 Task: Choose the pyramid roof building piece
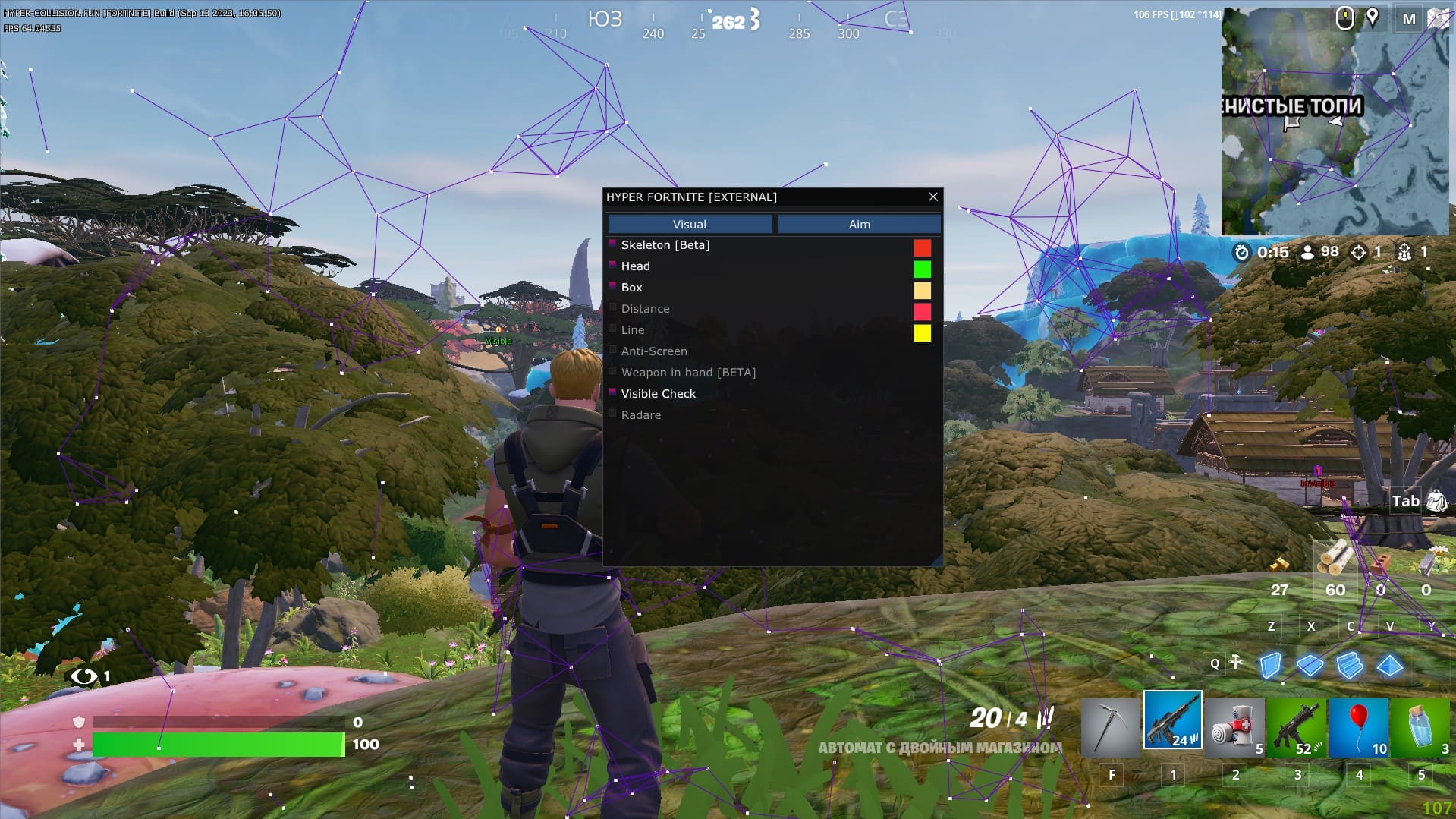tap(1390, 666)
